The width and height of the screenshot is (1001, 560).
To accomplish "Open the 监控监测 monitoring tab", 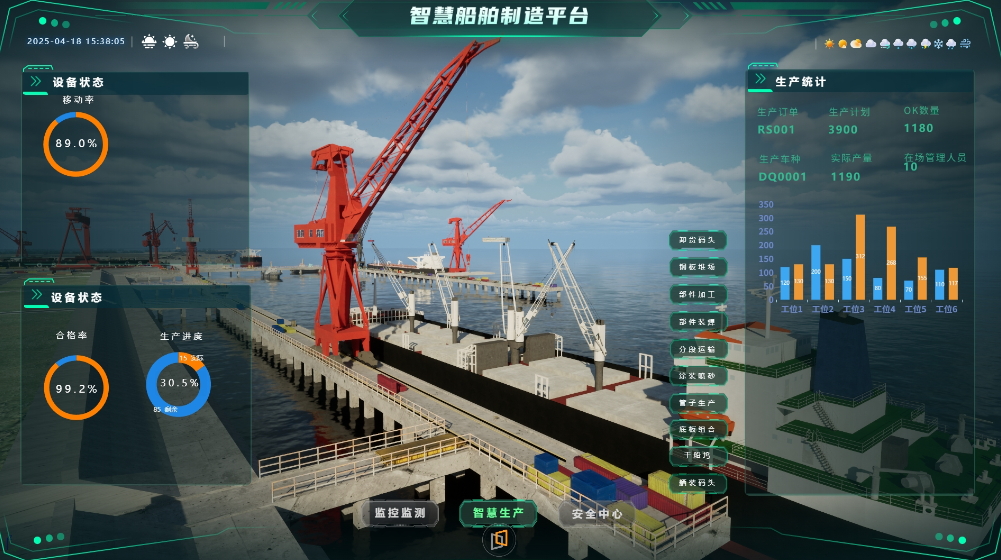I will 400,514.
